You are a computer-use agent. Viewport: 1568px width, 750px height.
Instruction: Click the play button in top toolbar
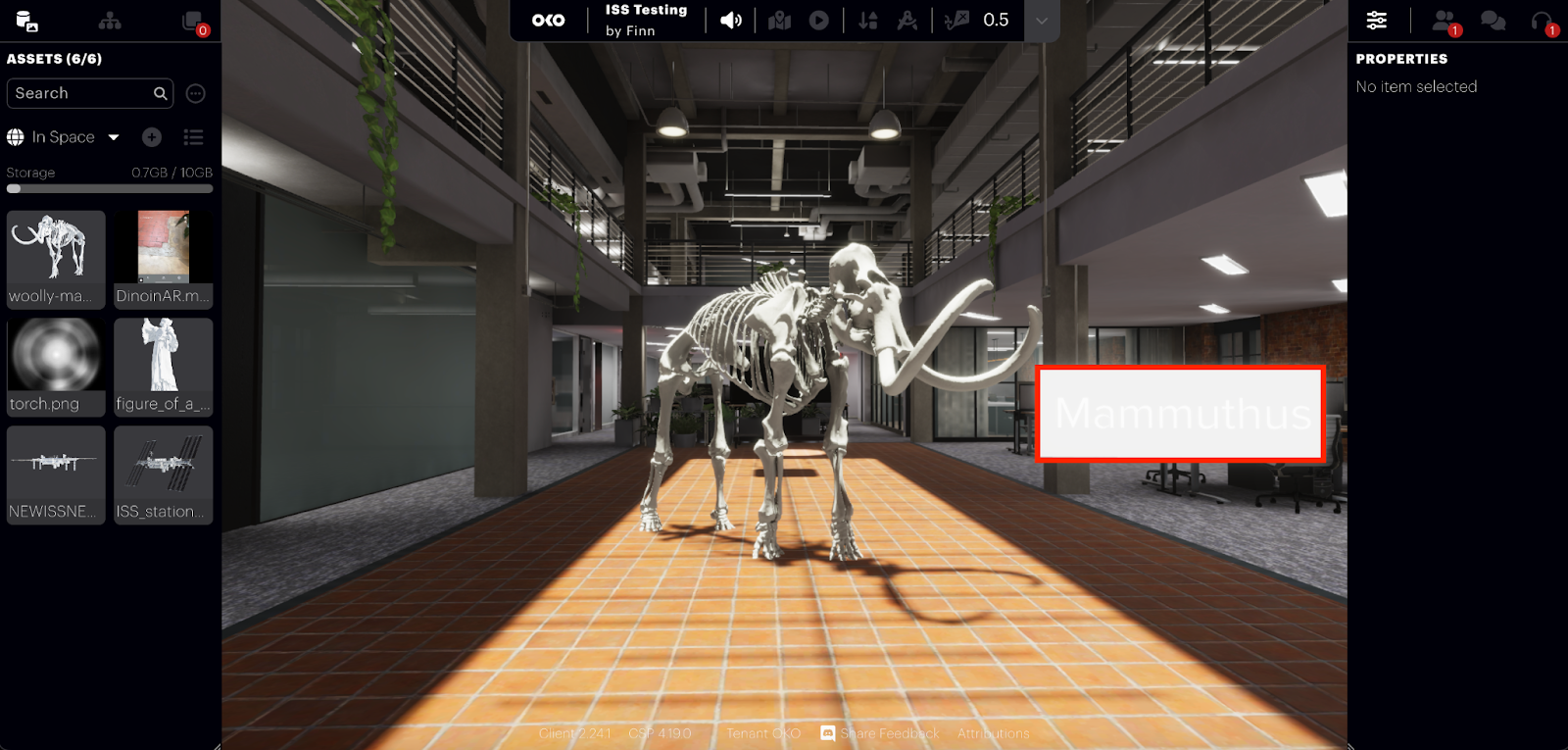point(819,21)
